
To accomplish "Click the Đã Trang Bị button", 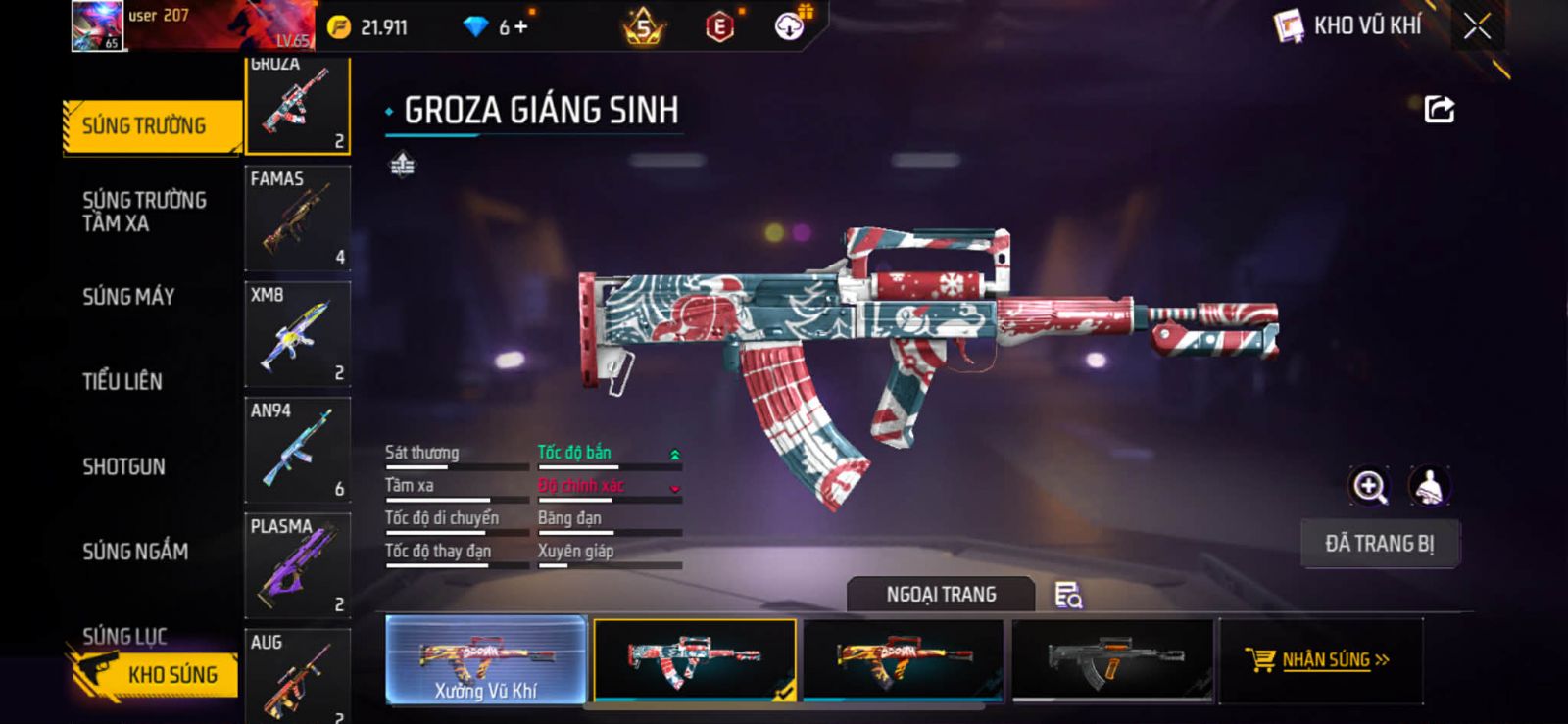I will [x=1379, y=544].
